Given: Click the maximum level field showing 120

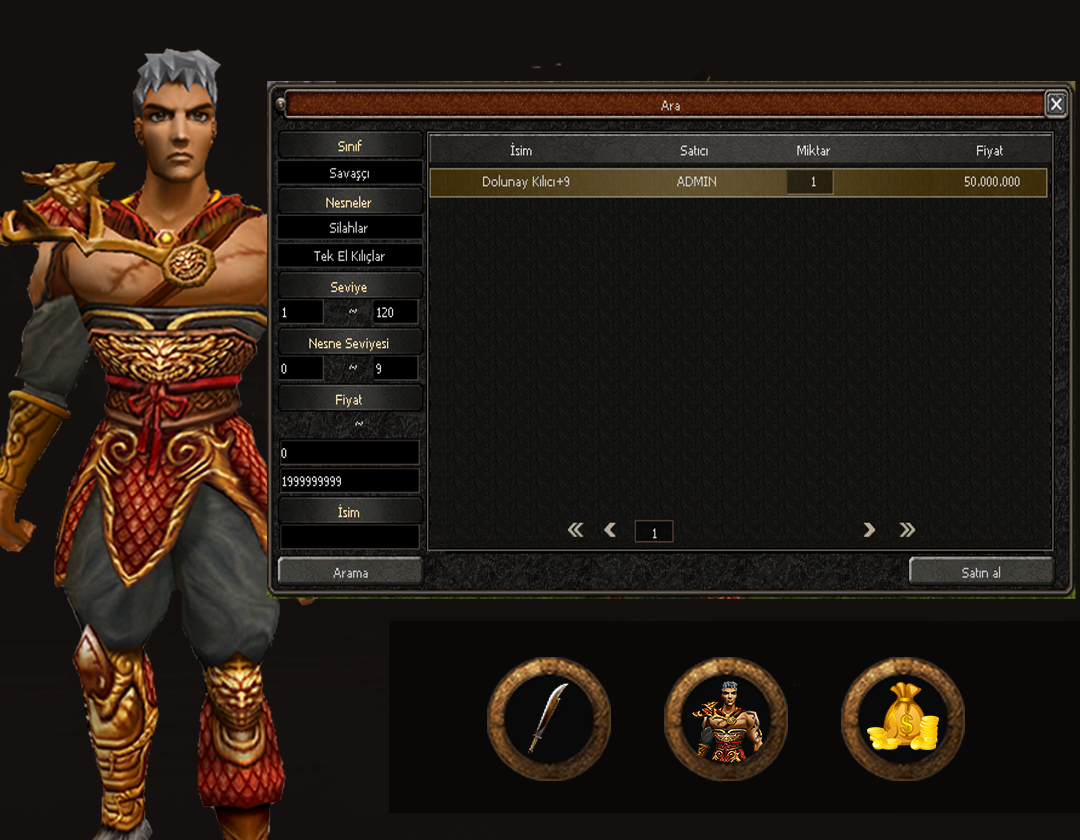Looking at the screenshot, I should pos(395,312).
